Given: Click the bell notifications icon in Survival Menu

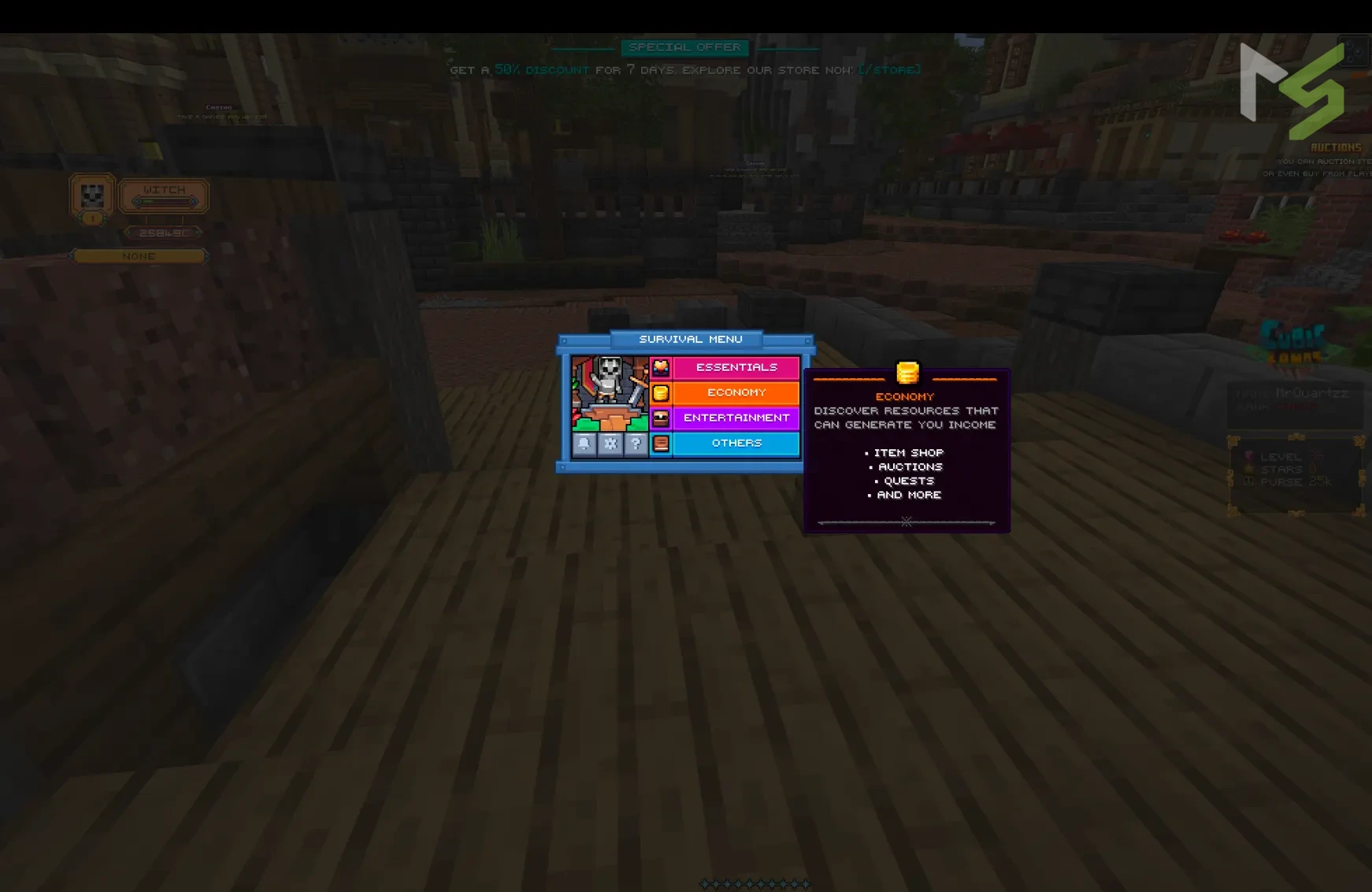Looking at the screenshot, I should click(x=583, y=444).
